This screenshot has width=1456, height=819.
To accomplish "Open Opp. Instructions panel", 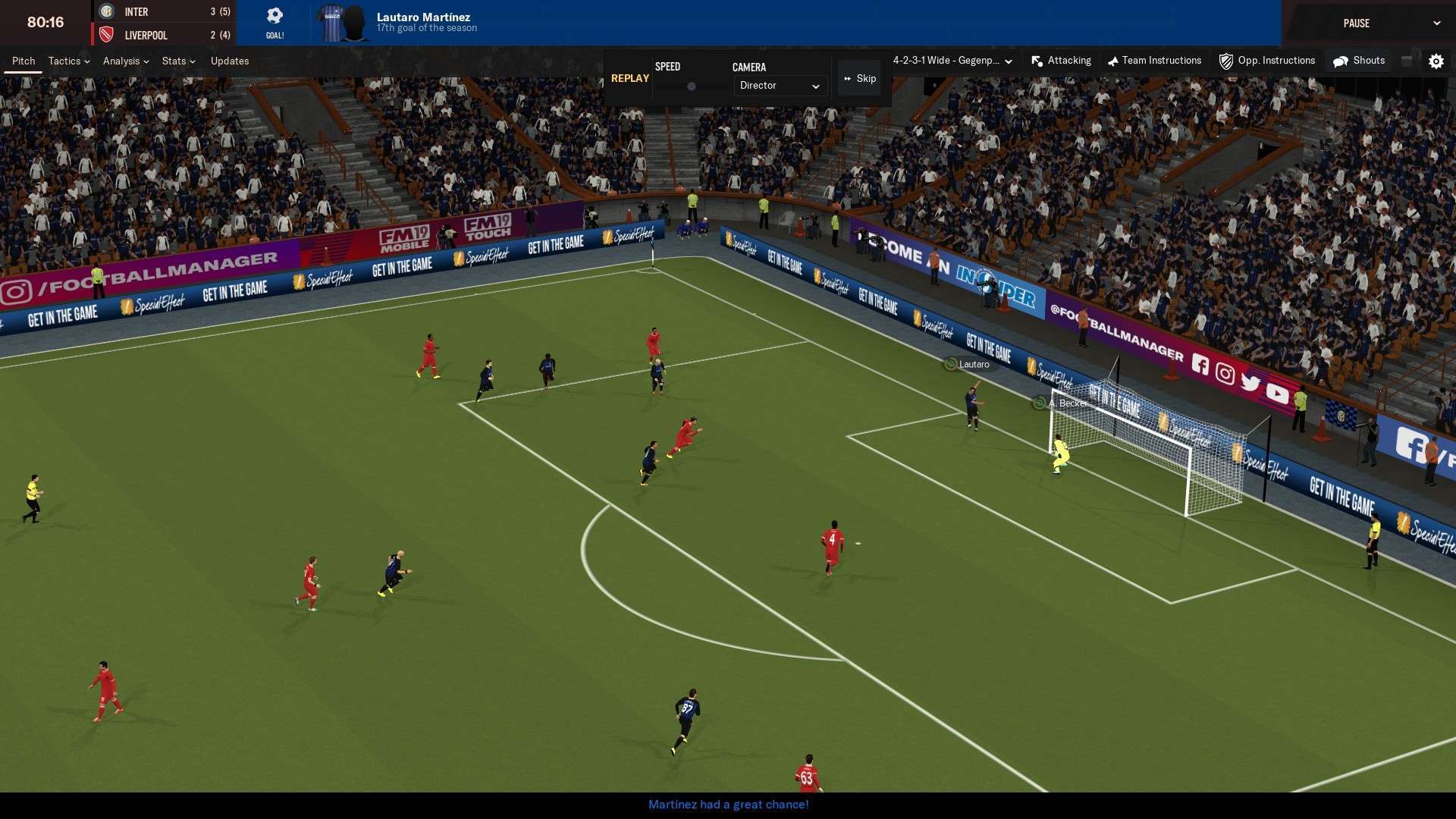I will (x=1266, y=61).
